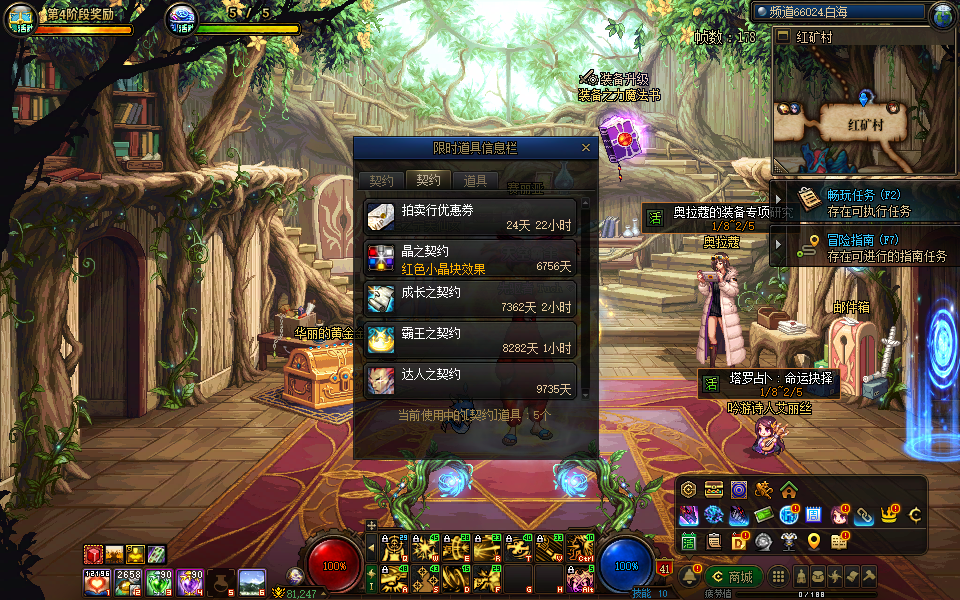This screenshot has height=600, width=960.
Task: Click the globe icon beside channel name
Action: (942, 15)
